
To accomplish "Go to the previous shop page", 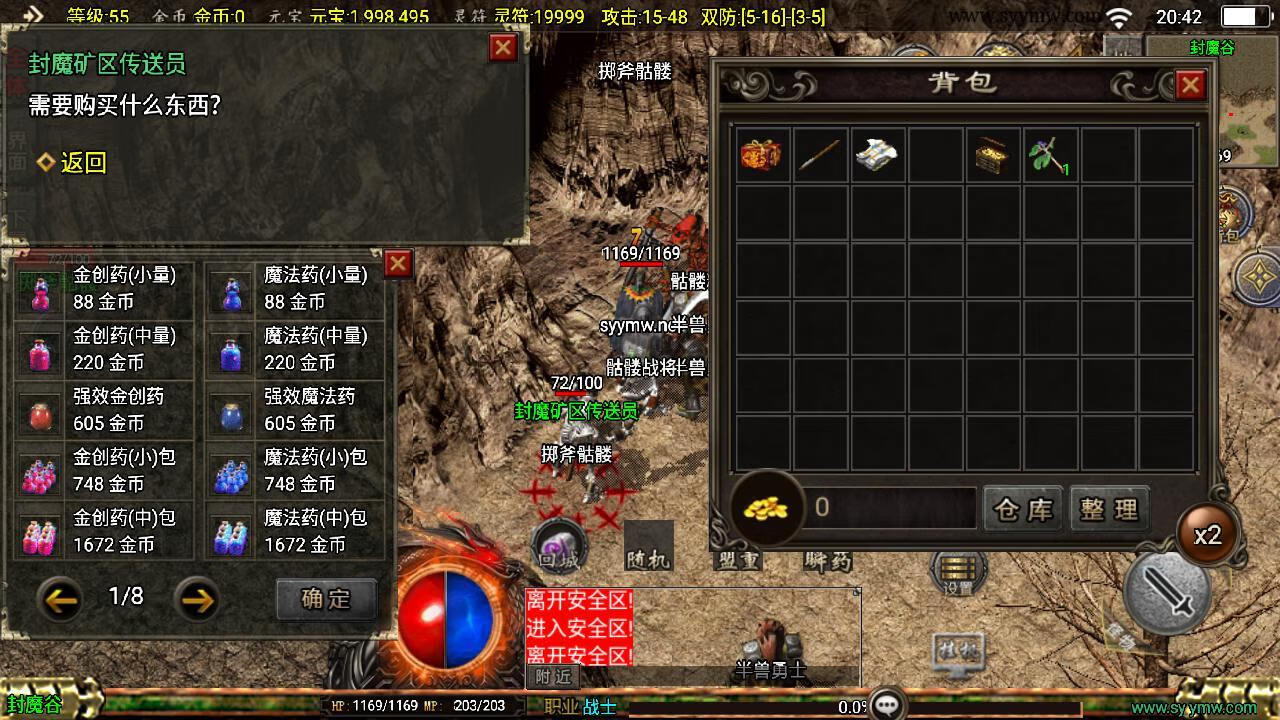I will (61, 599).
